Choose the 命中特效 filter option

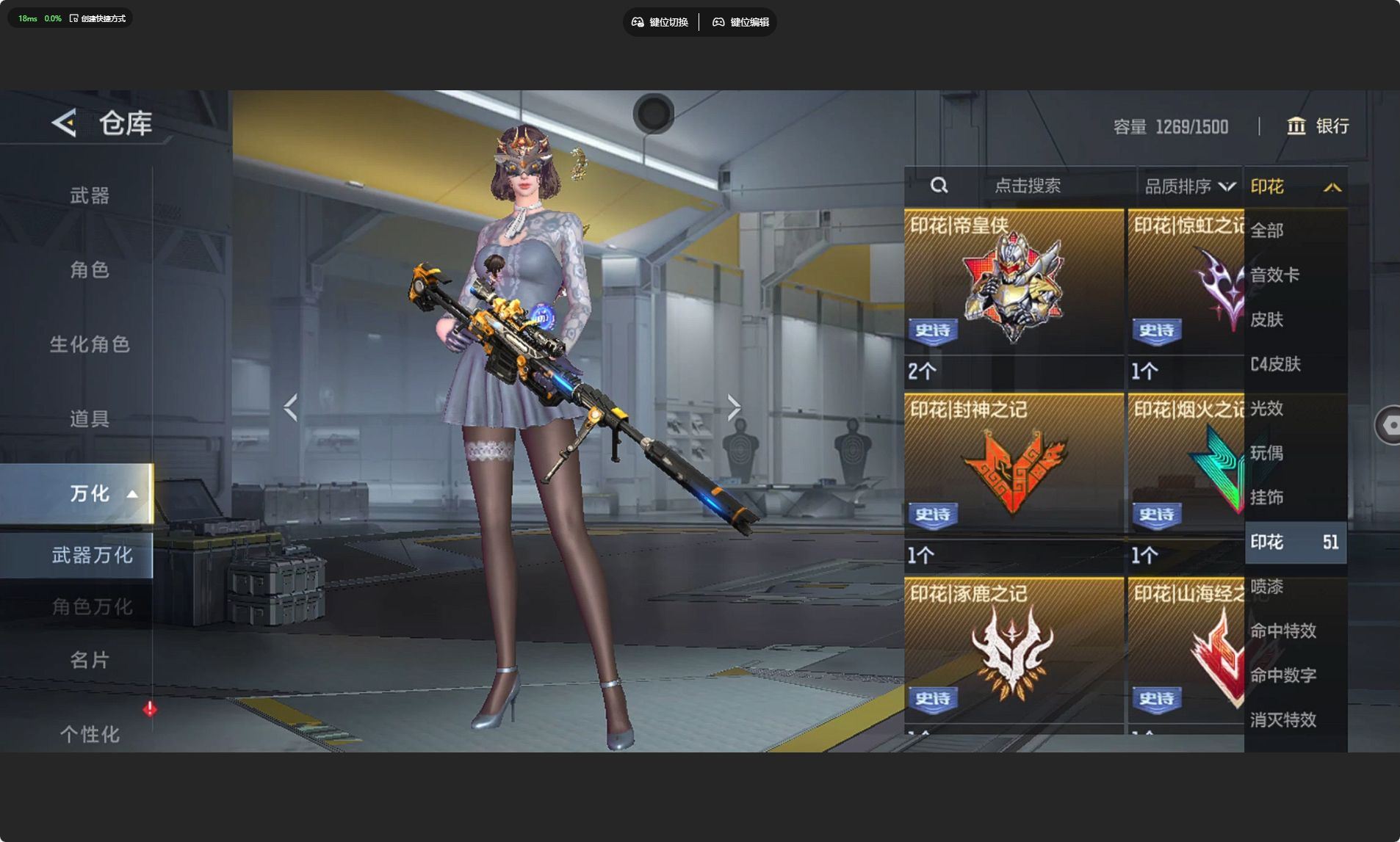pyautogui.click(x=1283, y=631)
